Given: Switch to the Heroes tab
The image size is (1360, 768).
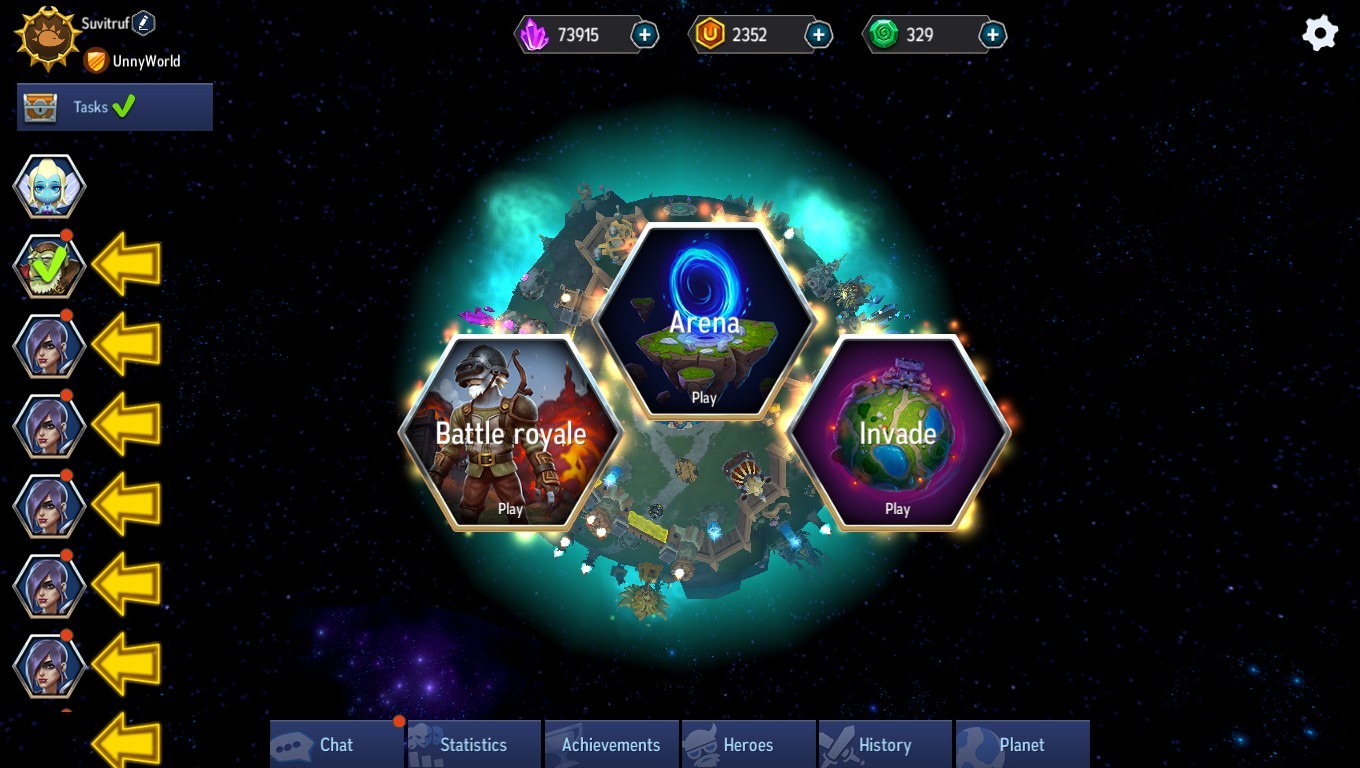Looking at the screenshot, I should tap(748, 745).
